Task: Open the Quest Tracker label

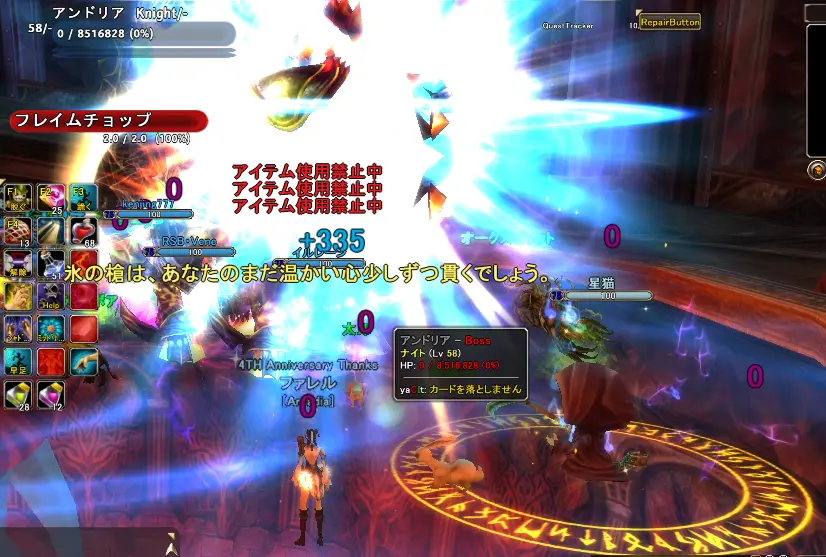Action: point(568,26)
